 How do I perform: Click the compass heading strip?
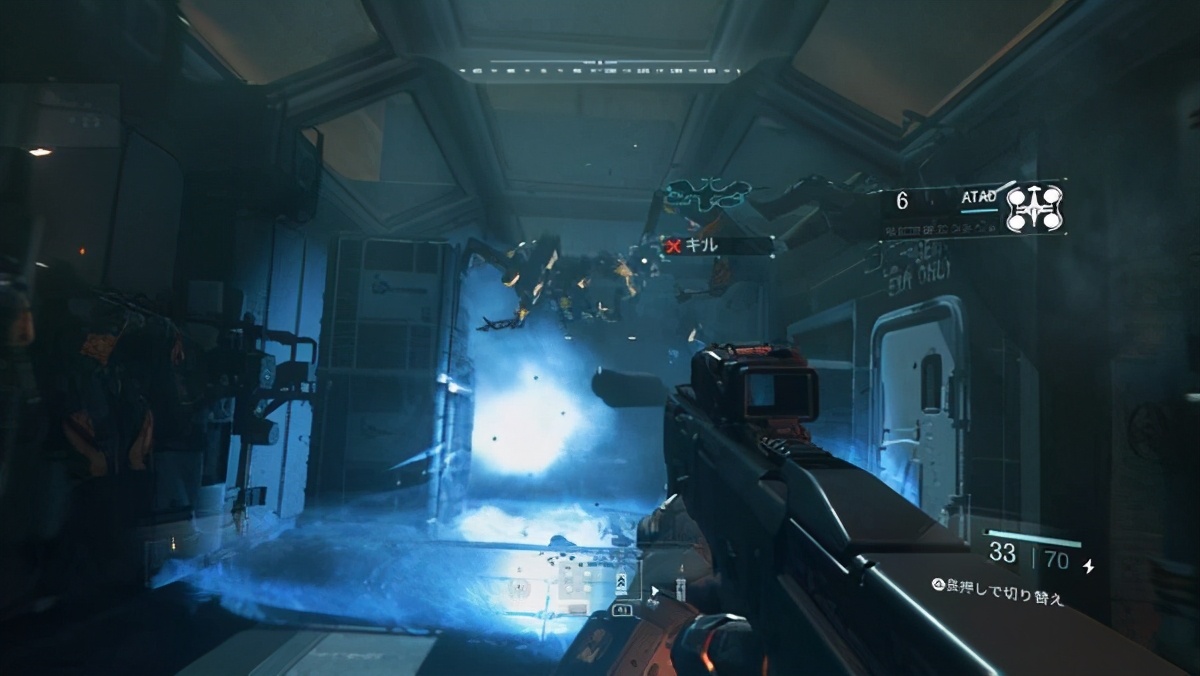600,70
